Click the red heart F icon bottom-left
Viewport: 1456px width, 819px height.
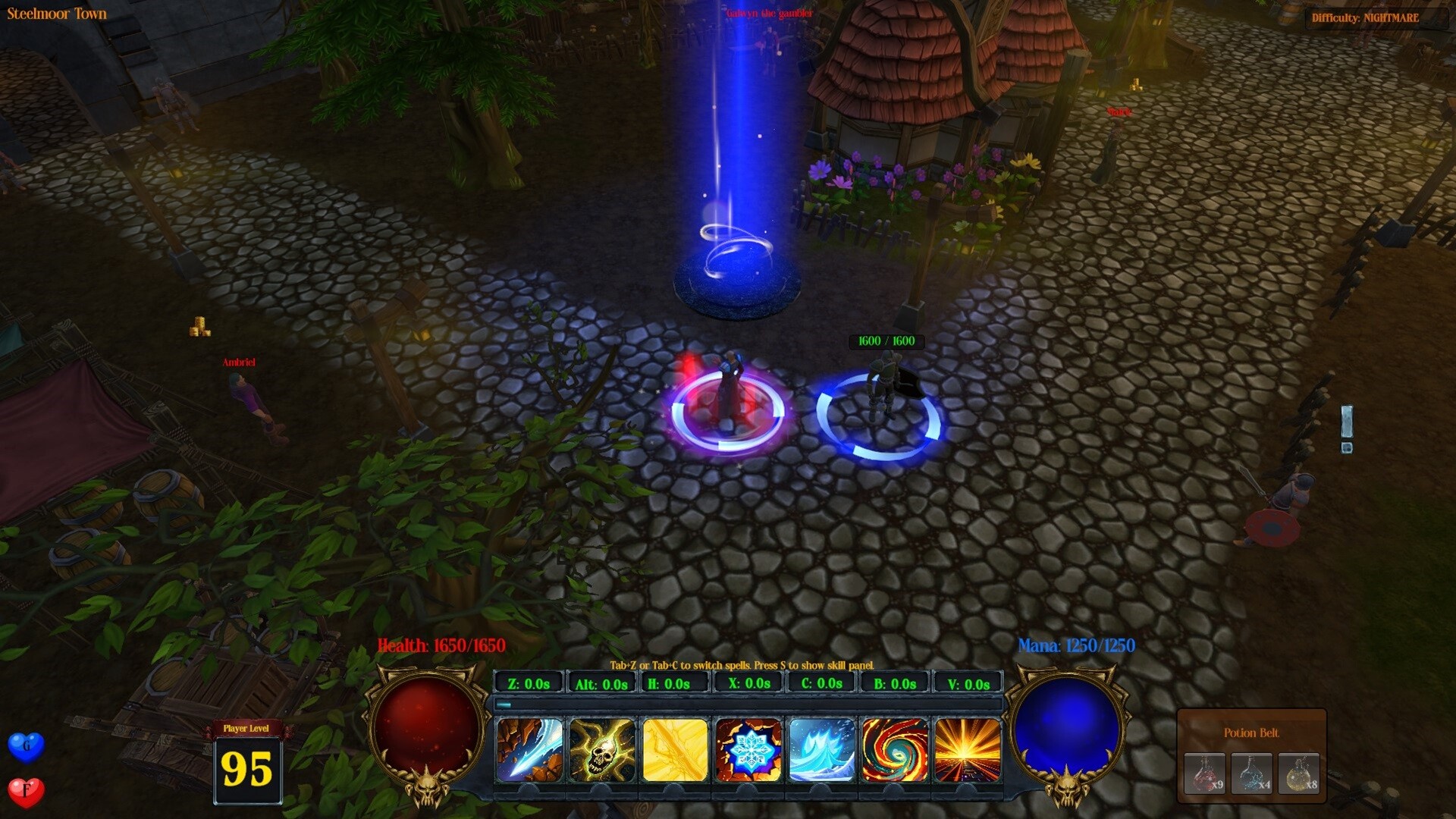[x=25, y=790]
